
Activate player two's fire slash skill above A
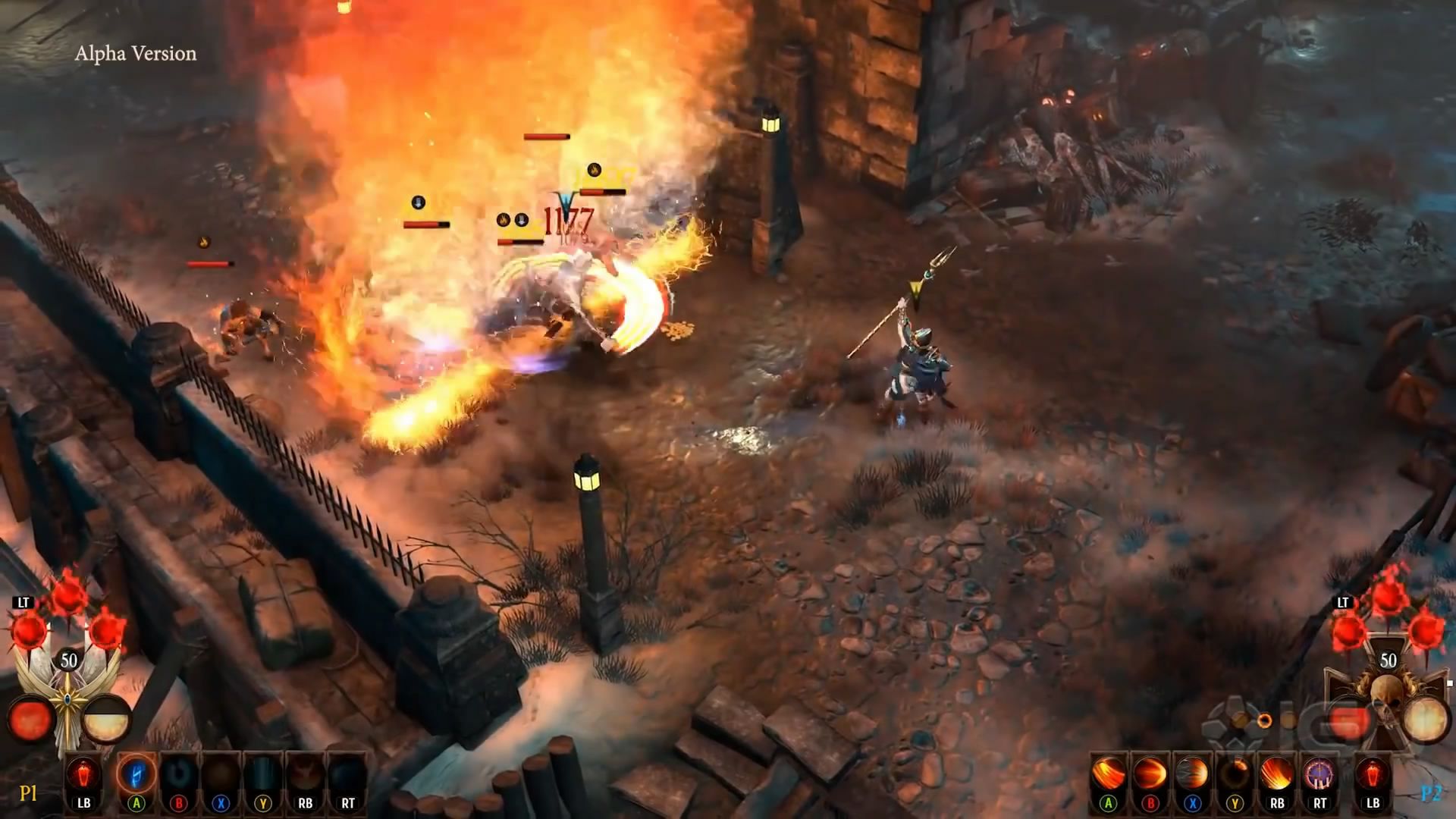1108,775
